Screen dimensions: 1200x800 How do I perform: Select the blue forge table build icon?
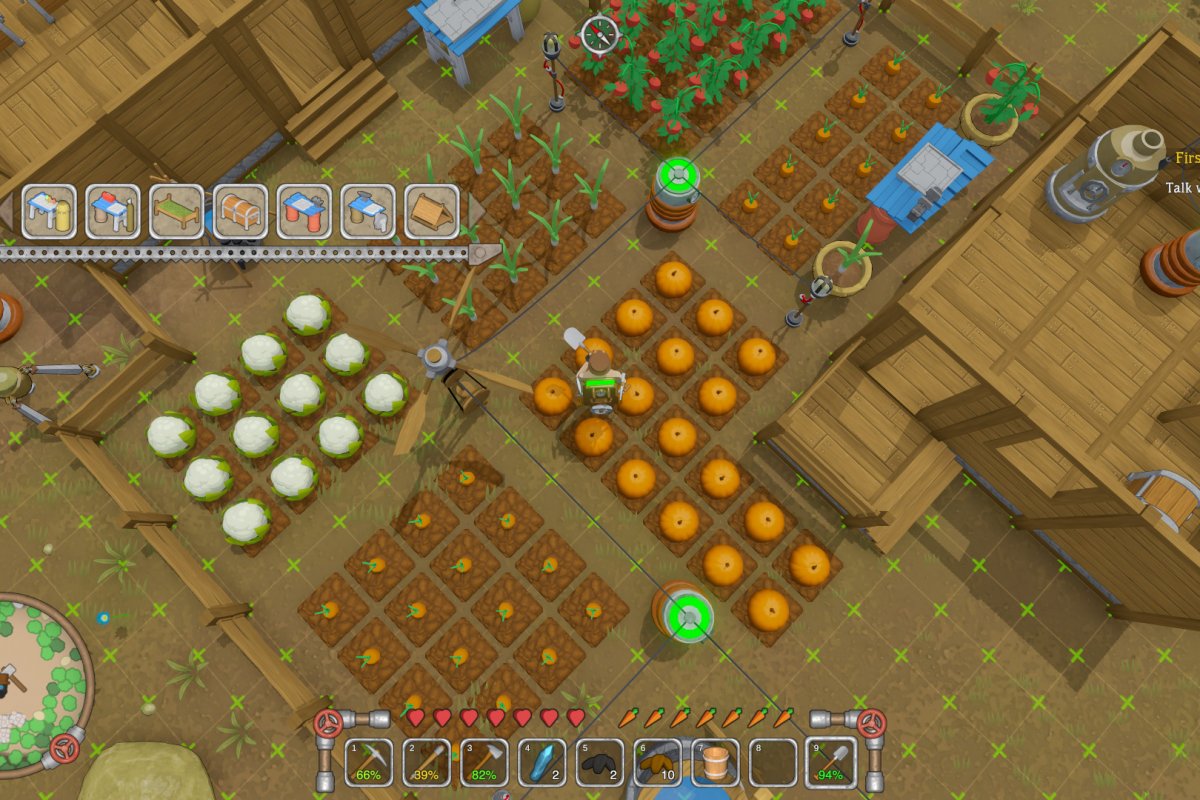point(368,211)
